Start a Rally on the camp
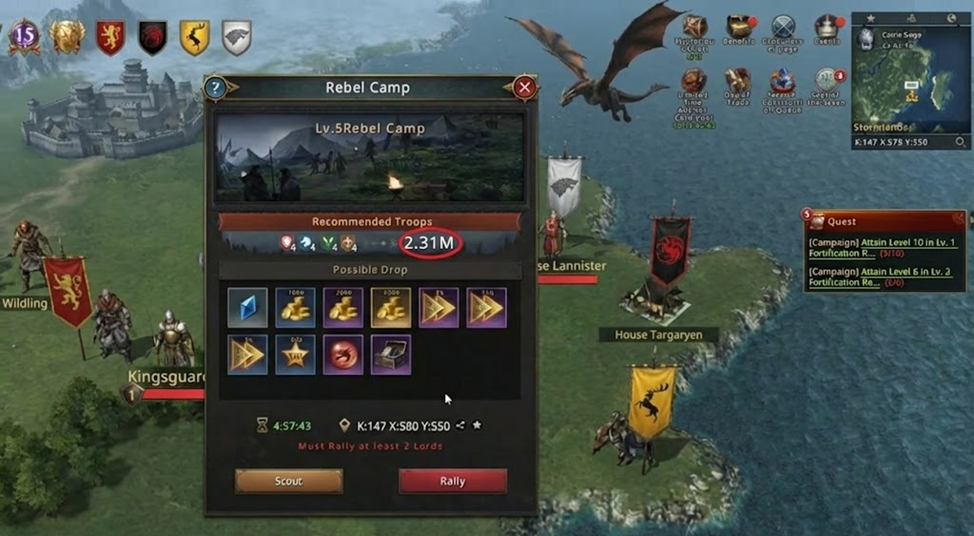 [452, 481]
